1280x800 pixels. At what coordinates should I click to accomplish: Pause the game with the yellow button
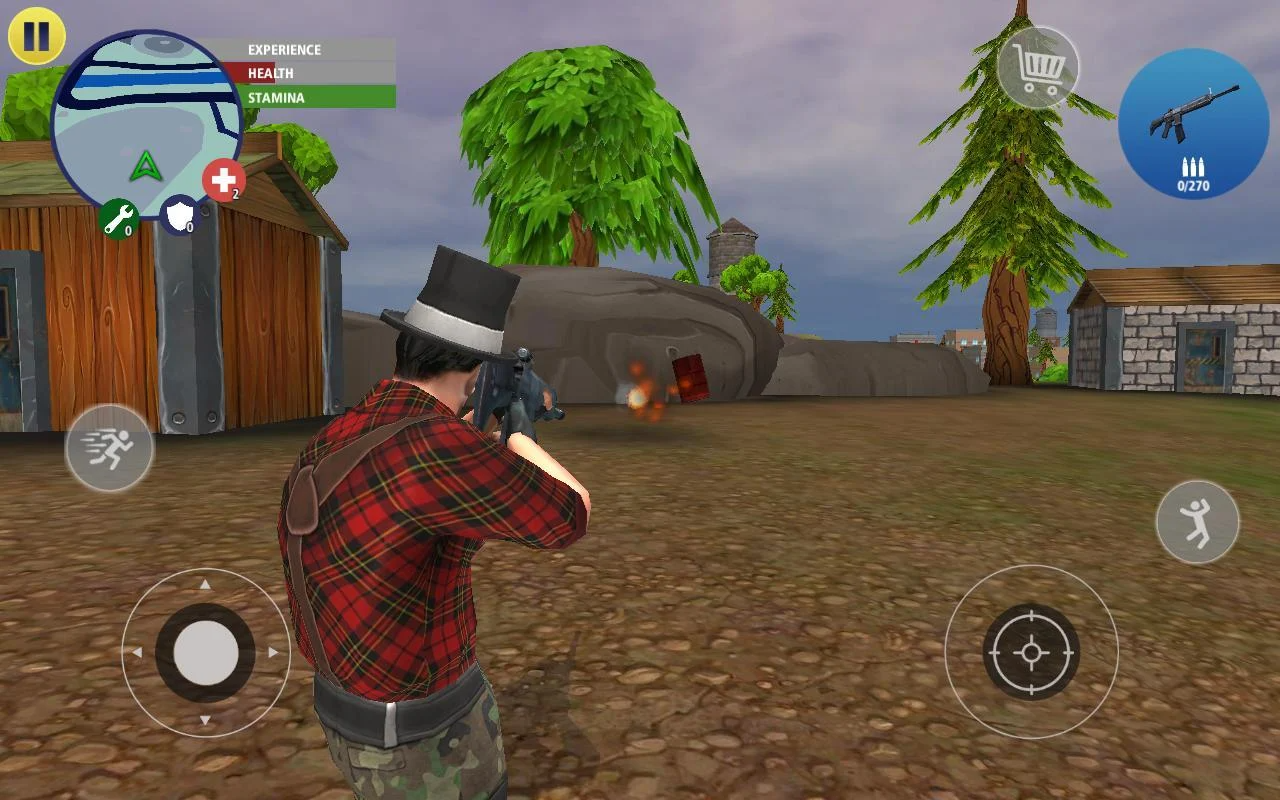click(36, 36)
